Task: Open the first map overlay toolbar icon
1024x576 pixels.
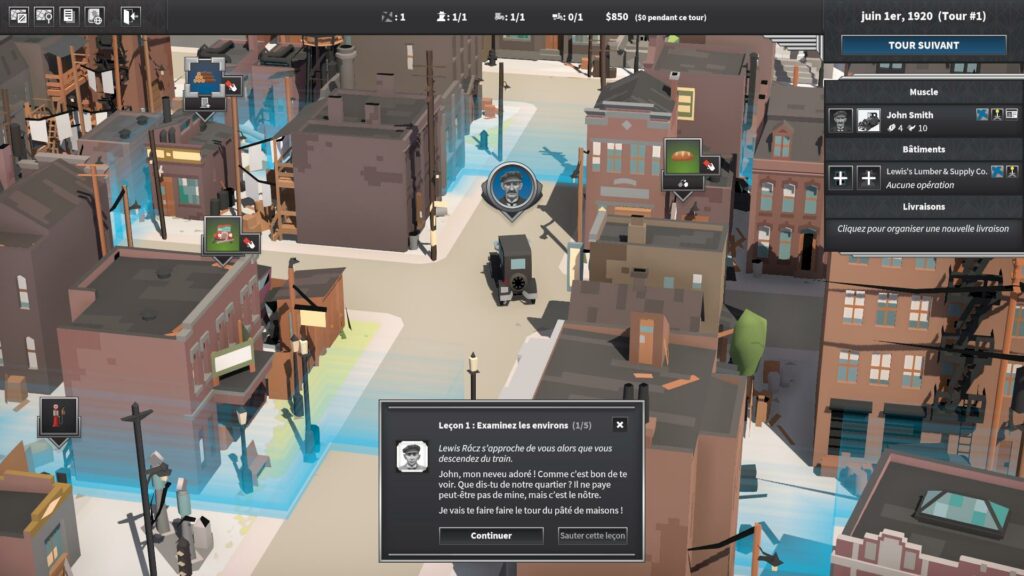Action: pyautogui.click(x=18, y=16)
